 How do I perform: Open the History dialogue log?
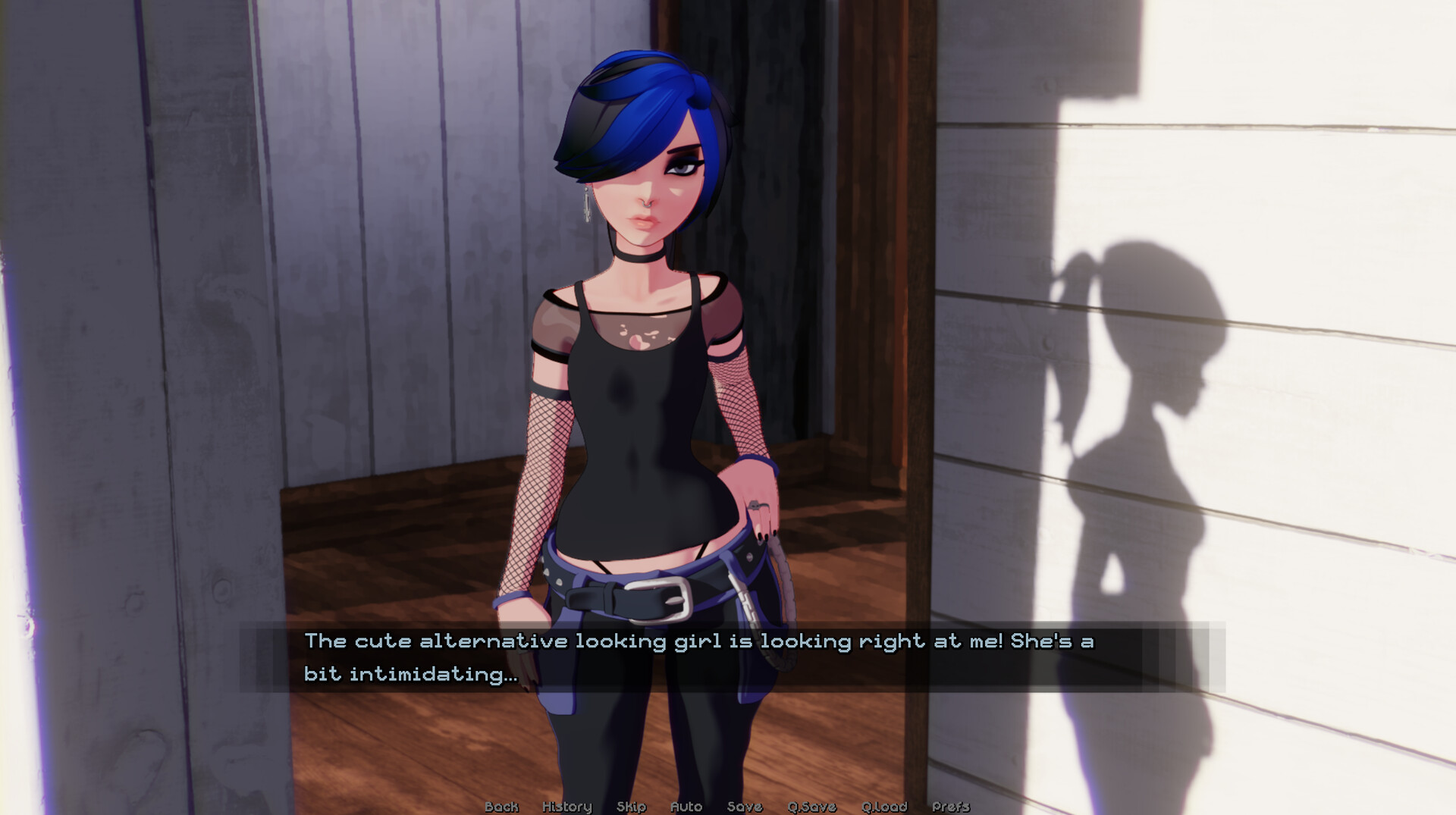[566, 807]
